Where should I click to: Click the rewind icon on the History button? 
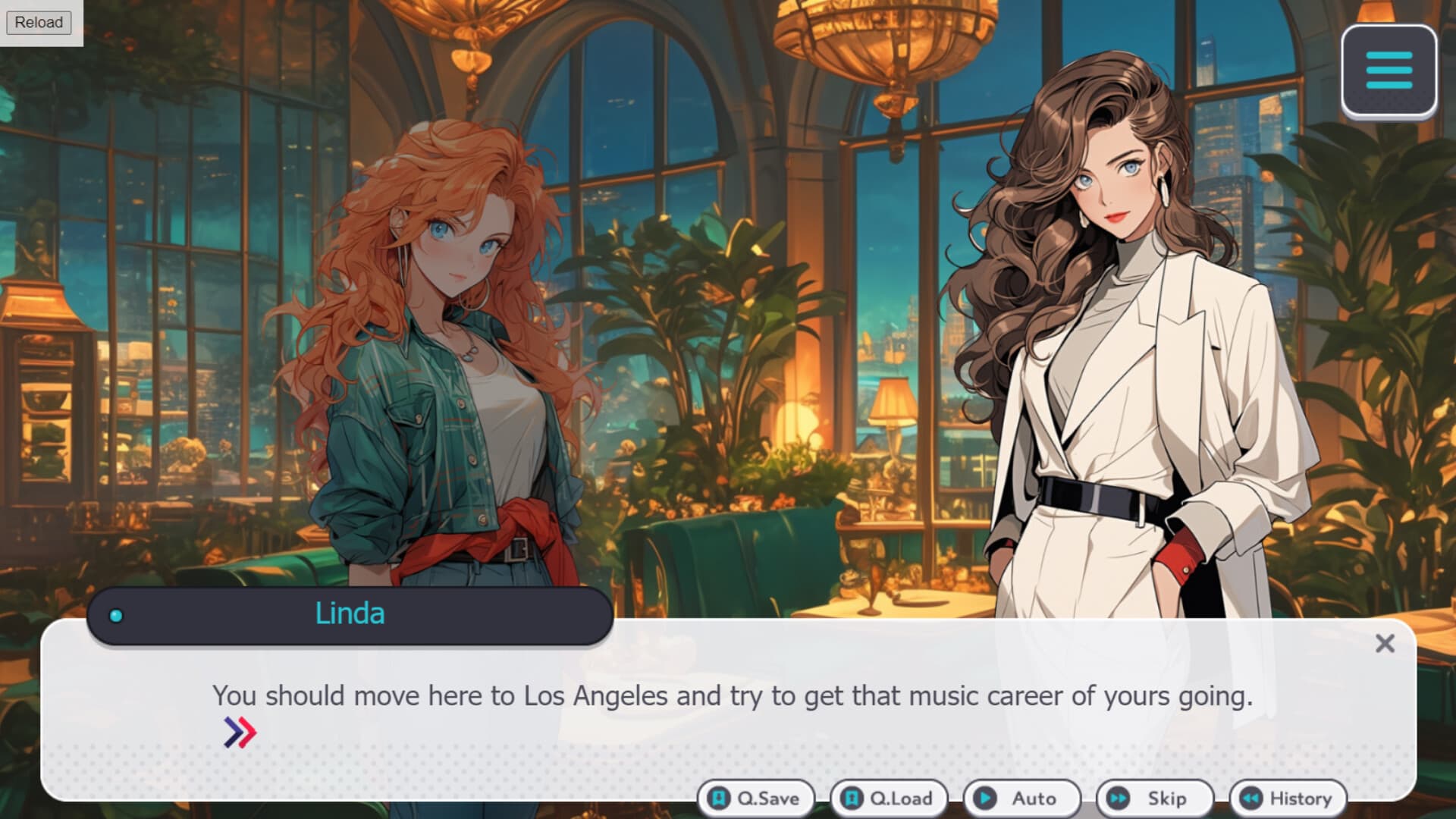(x=1252, y=798)
